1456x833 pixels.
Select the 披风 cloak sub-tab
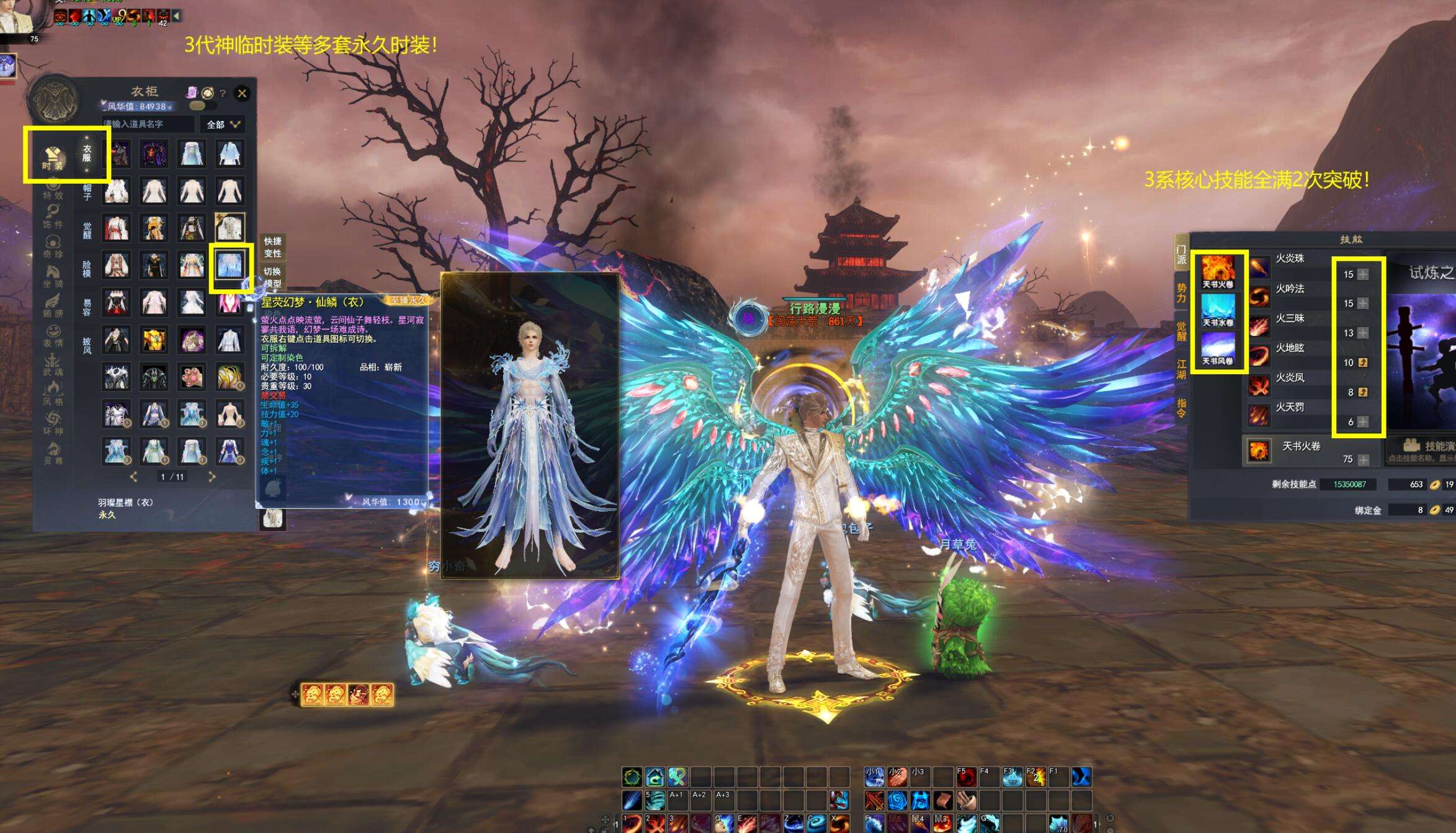pyautogui.click(x=87, y=345)
